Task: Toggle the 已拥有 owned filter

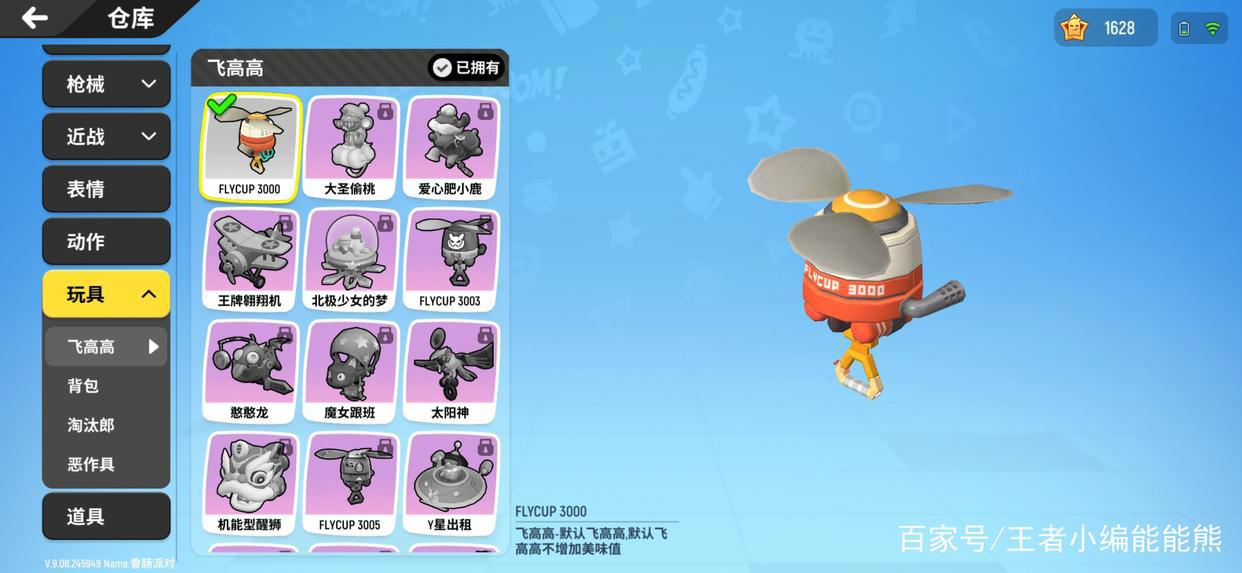Action: pos(467,67)
